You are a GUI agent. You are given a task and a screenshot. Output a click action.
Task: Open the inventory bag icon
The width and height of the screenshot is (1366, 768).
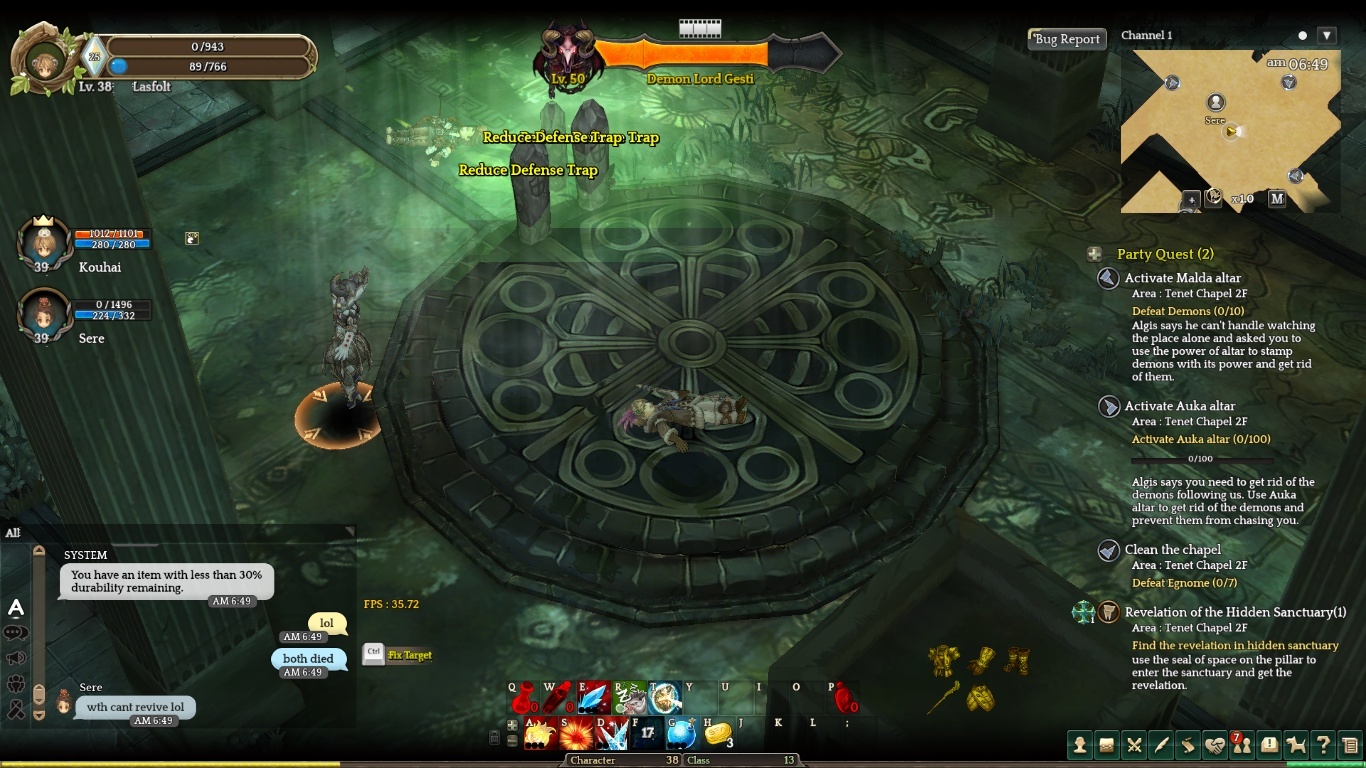[1107, 744]
